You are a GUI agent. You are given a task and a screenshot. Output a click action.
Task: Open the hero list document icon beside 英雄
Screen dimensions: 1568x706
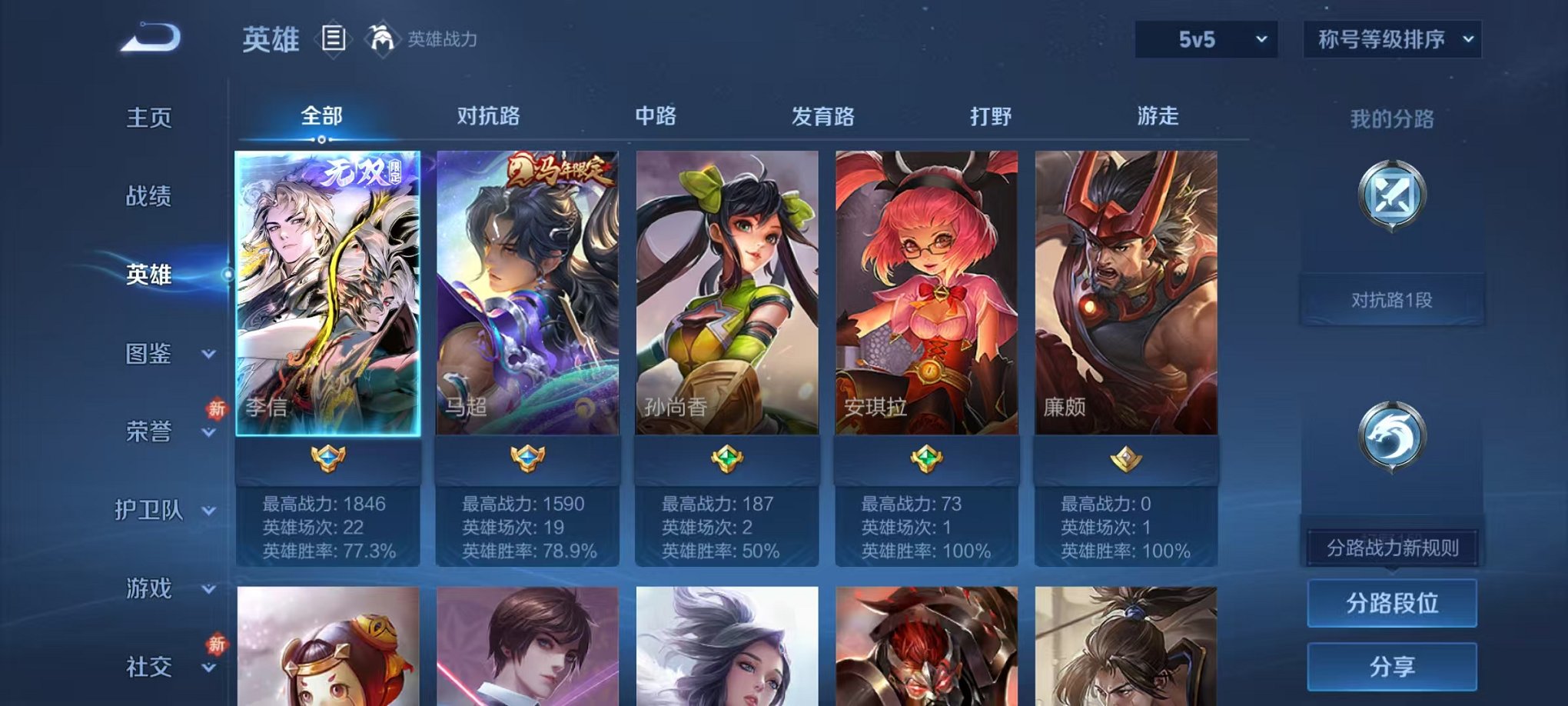(x=334, y=37)
